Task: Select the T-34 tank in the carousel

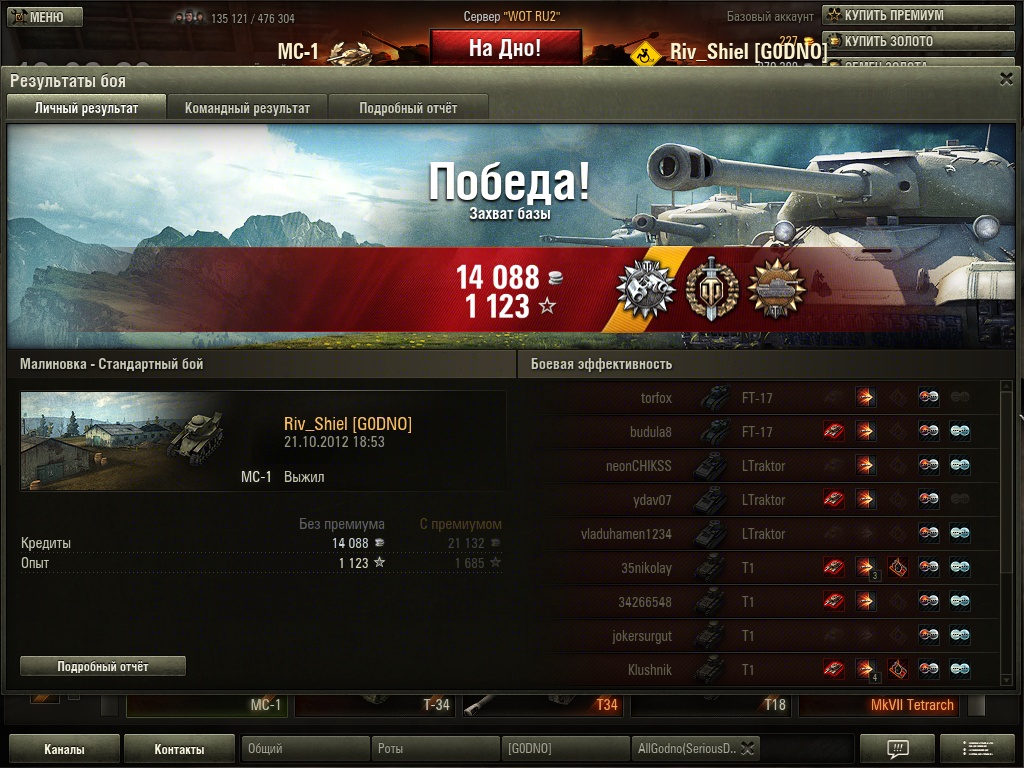Action: (x=373, y=705)
